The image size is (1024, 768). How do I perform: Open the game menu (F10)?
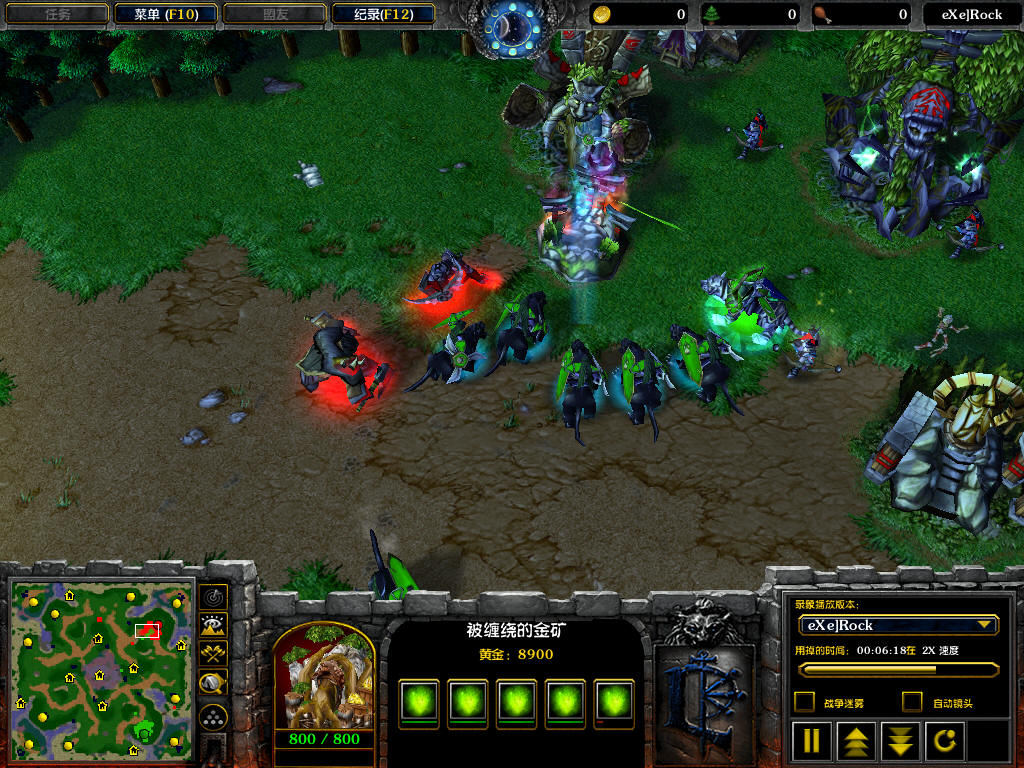click(x=164, y=14)
